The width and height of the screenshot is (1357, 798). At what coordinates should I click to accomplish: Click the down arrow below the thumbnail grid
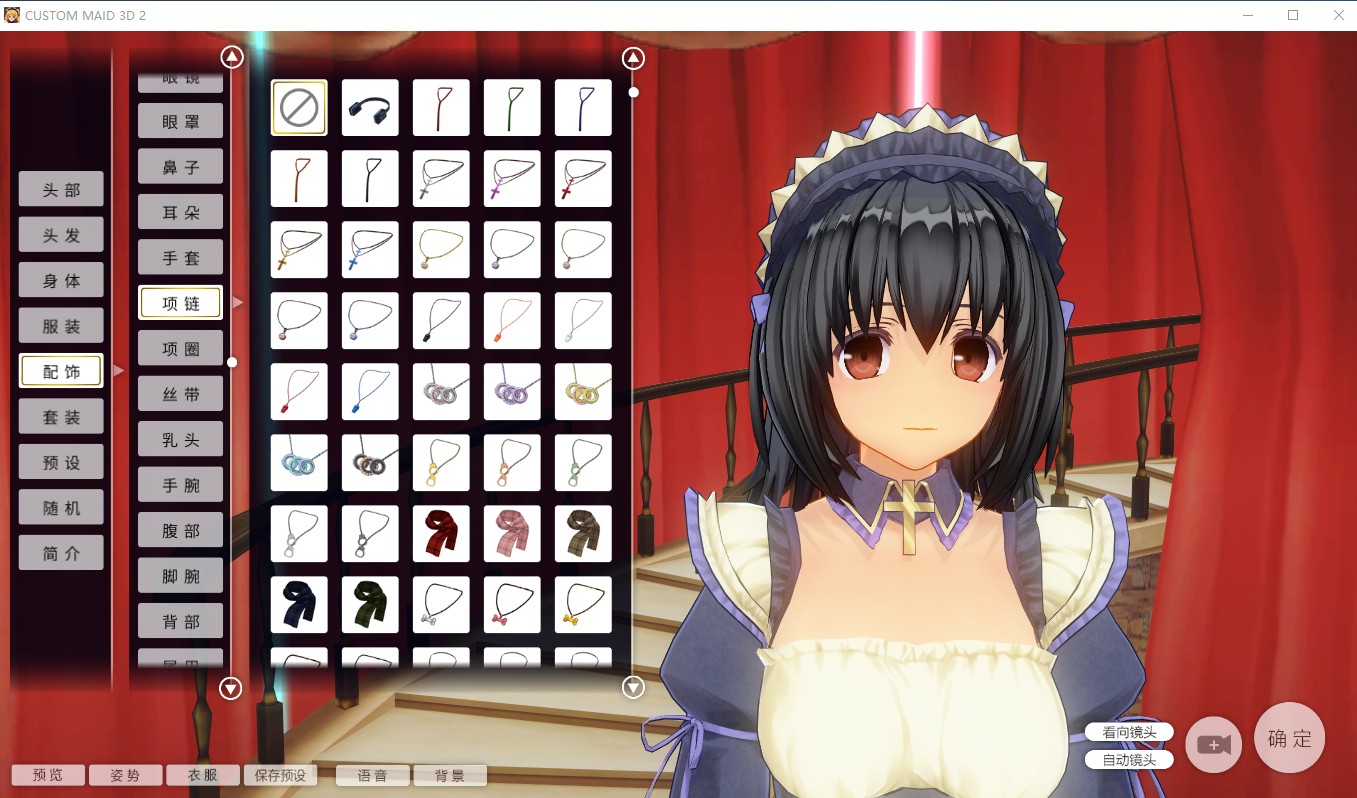pos(632,687)
